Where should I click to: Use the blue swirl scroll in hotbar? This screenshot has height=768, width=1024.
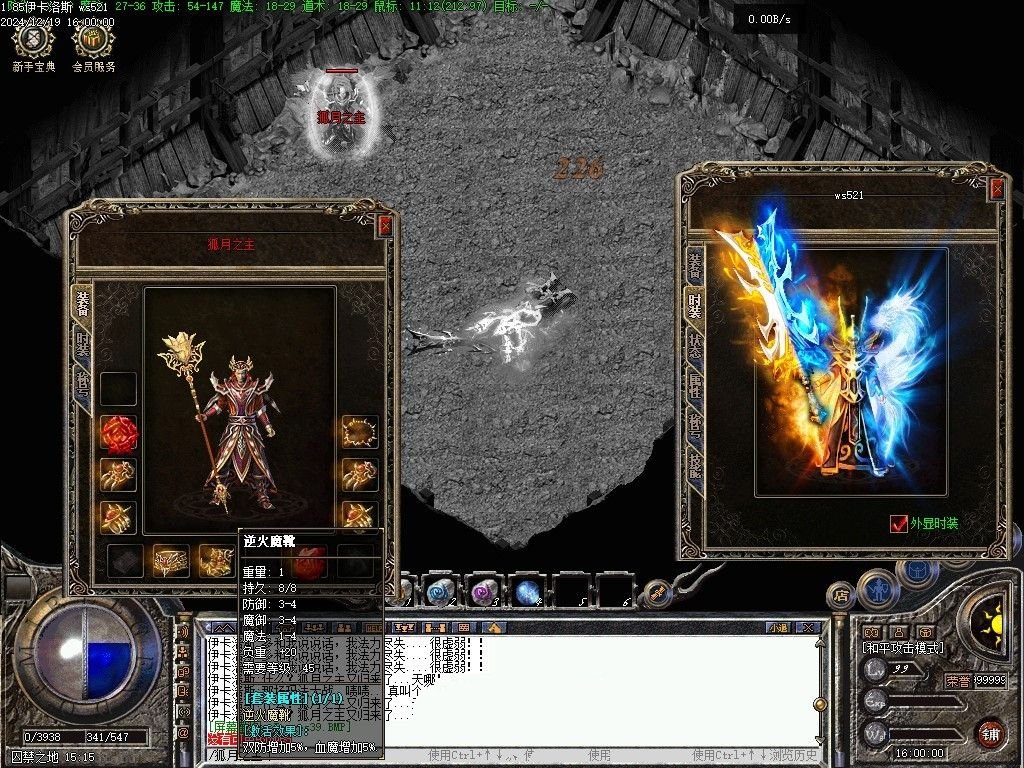440,591
